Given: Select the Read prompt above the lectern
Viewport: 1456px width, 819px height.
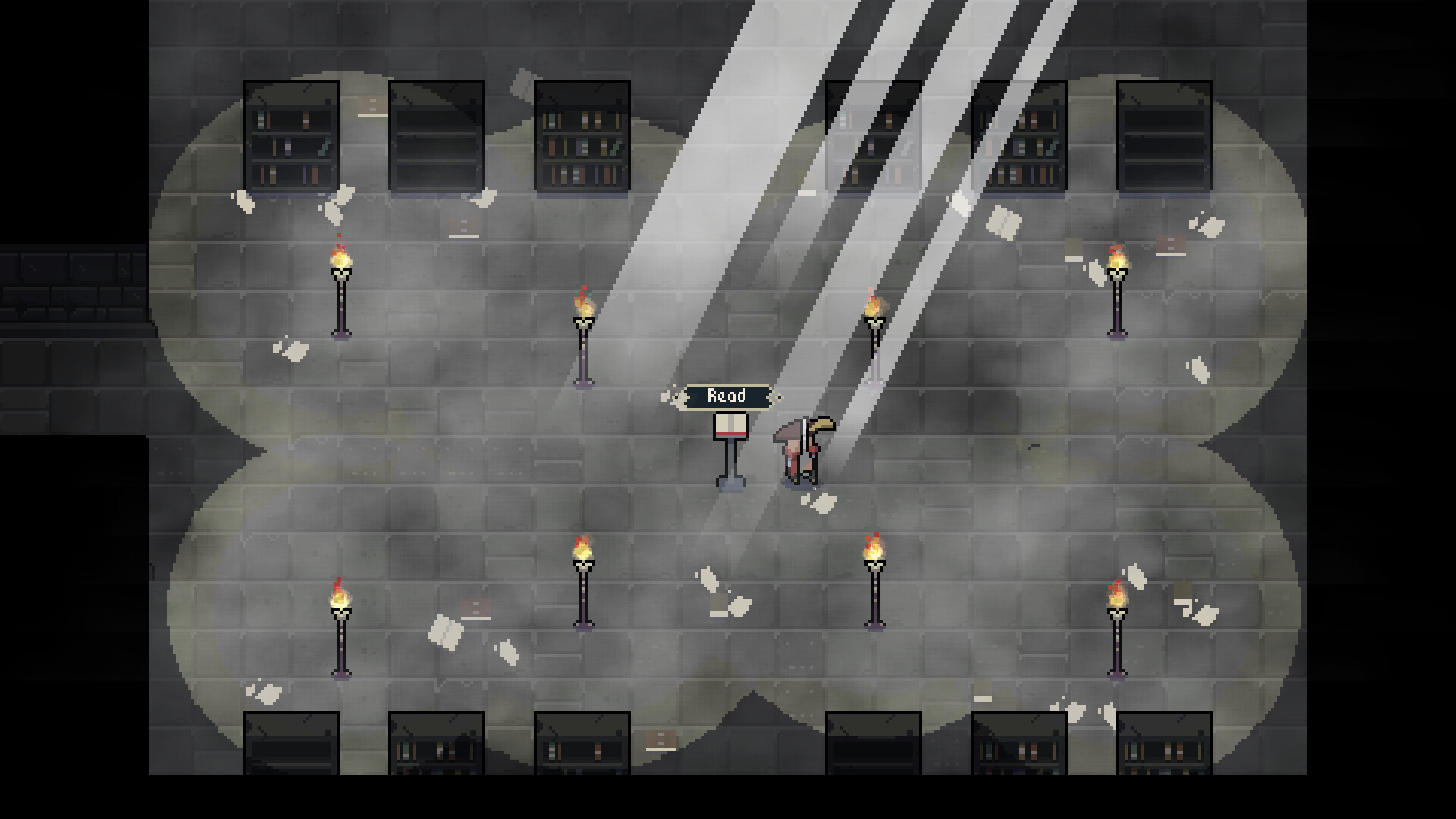Looking at the screenshot, I should tap(727, 396).
